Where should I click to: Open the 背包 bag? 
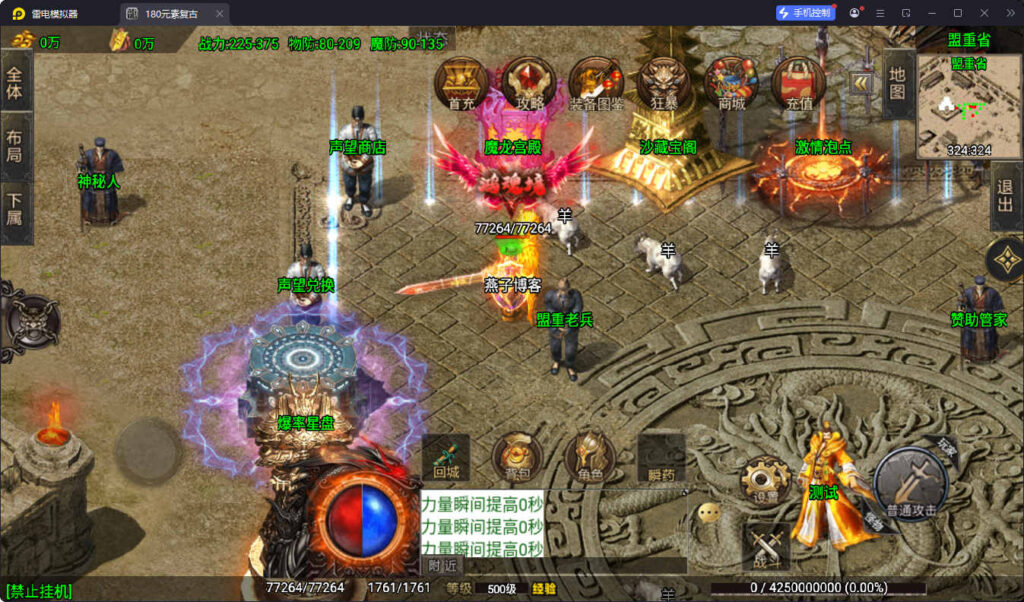tap(516, 458)
